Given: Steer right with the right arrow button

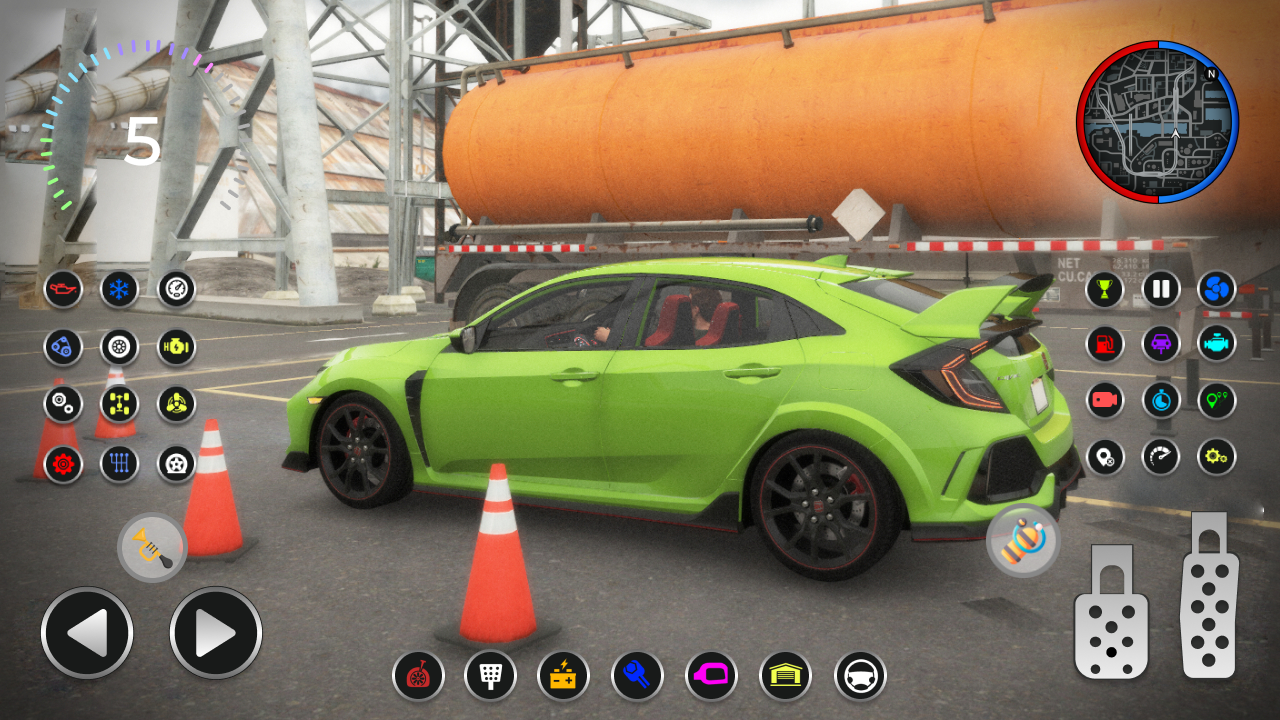Looking at the screenshot, I should [x=216, y=633].
